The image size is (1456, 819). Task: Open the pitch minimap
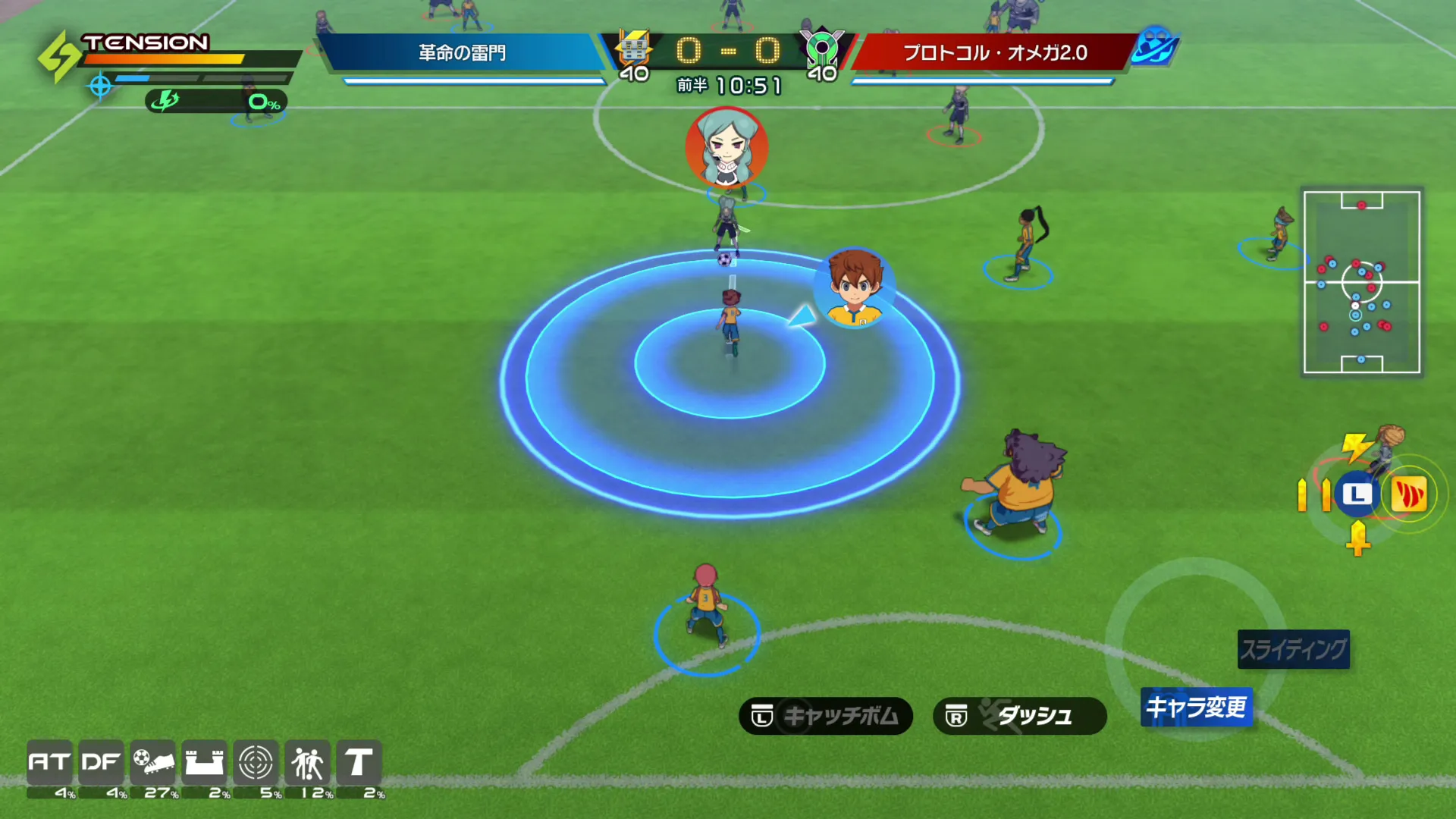[x=1361, y=282]
